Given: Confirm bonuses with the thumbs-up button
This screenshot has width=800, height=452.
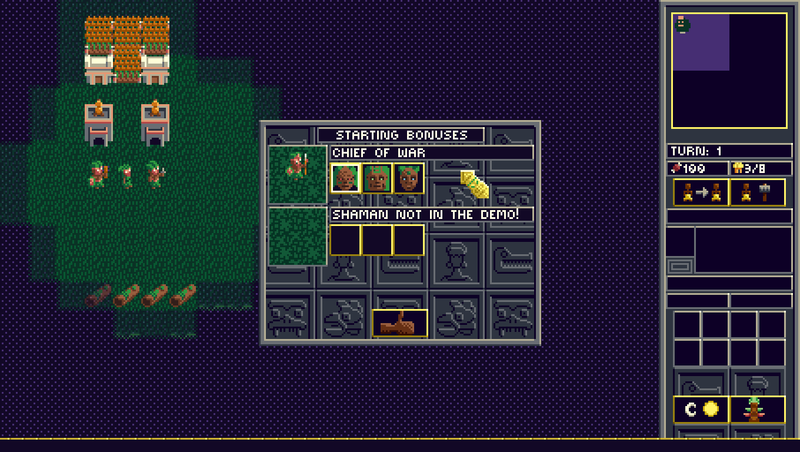Looking at the screenshot, I should (x=399, y=323).
